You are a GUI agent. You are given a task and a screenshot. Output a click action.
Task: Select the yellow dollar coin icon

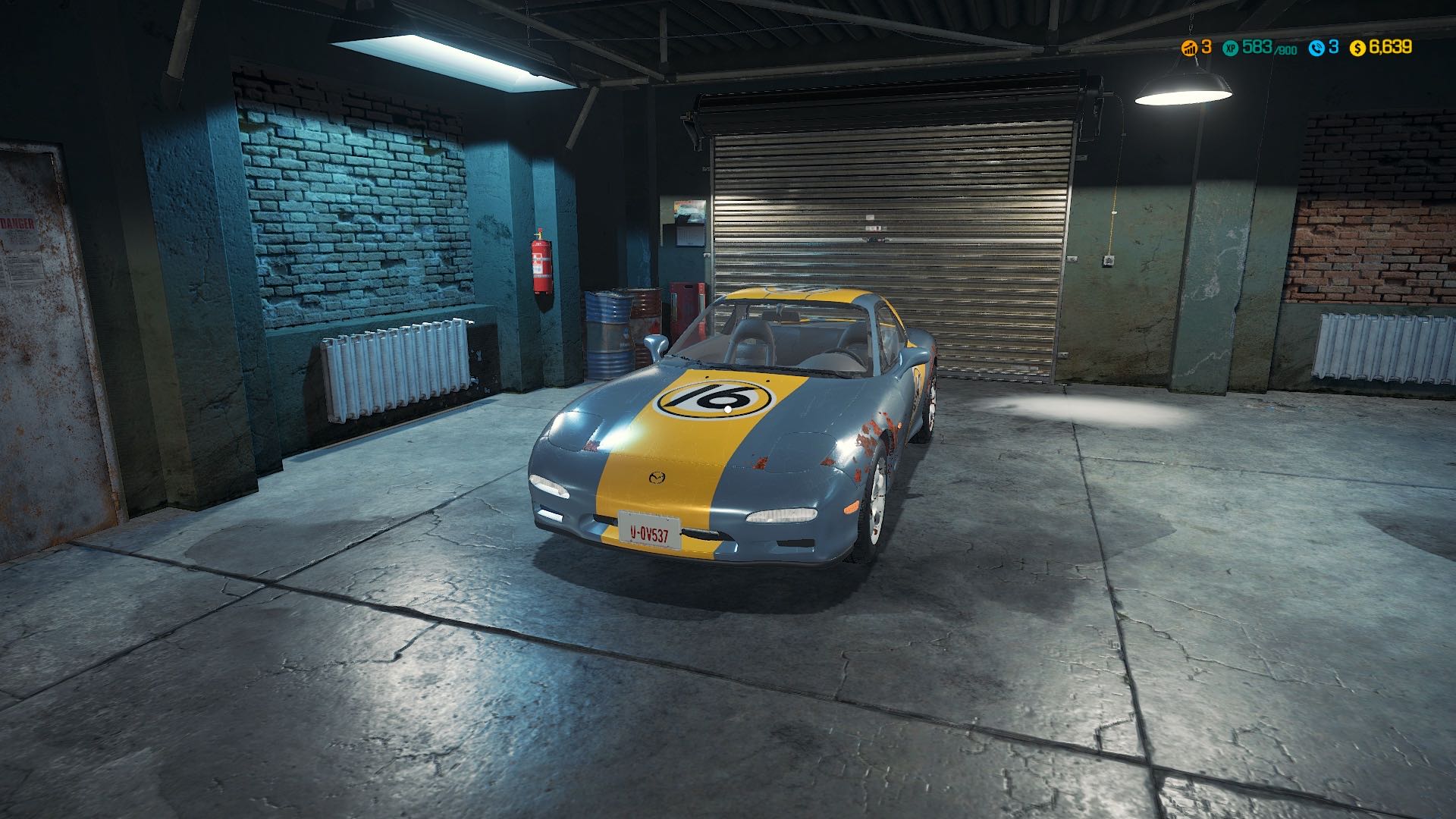coord(1357,48)
